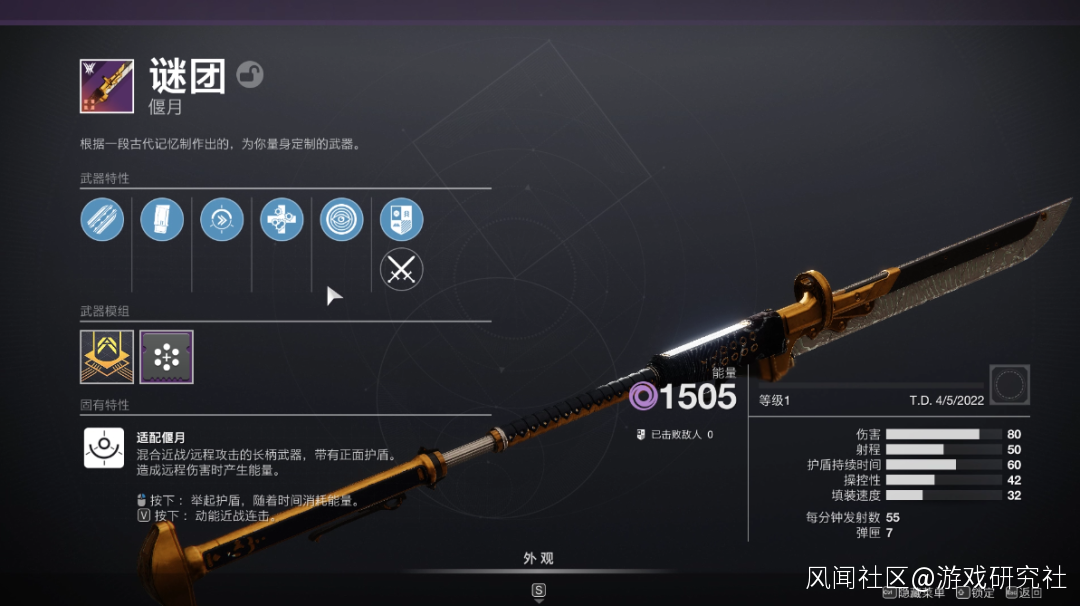Select the shield emblem origin perk
The width and height of the screenshot is (1080, 606).
402,220
